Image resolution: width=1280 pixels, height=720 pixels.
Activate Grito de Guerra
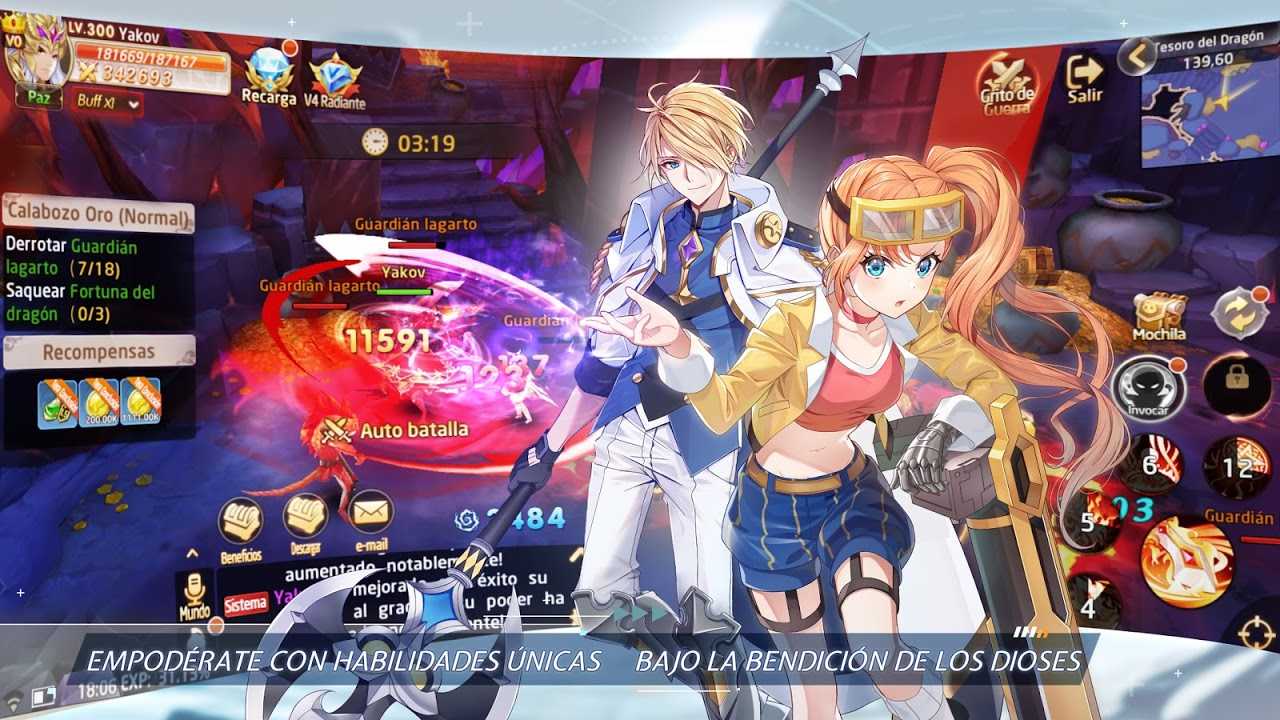pos(1006,84)
